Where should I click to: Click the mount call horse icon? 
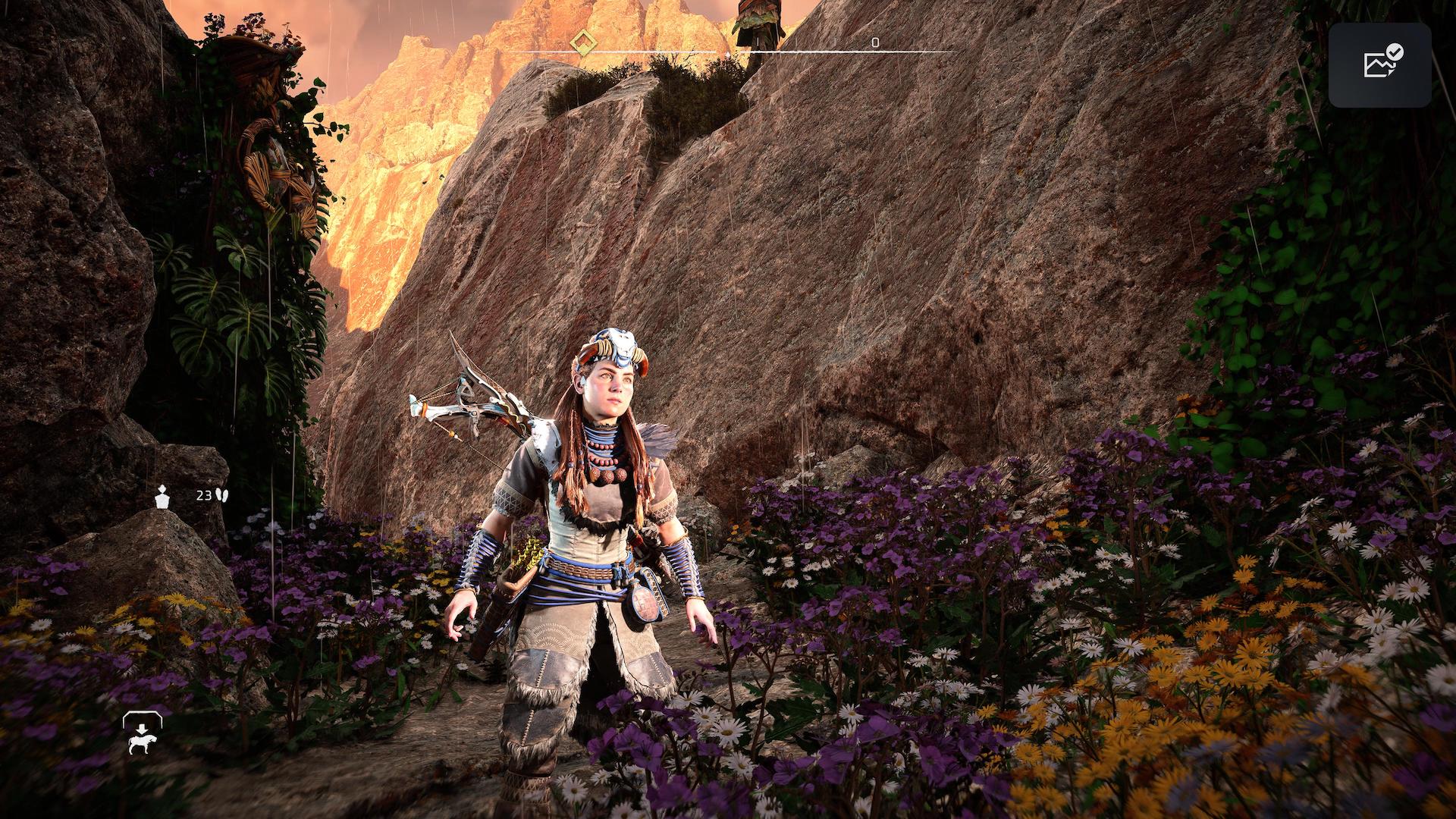point(142,735)
